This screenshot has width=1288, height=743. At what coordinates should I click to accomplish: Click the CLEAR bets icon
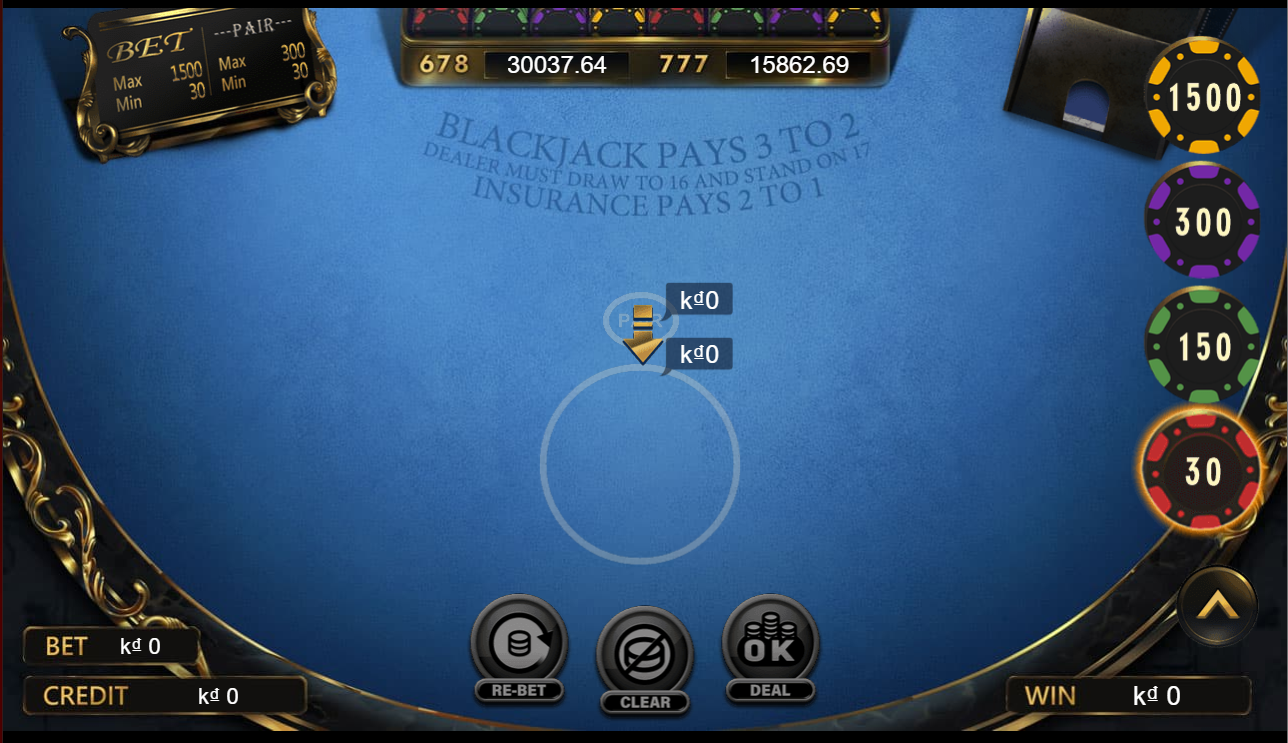click(x=645, y=650)
